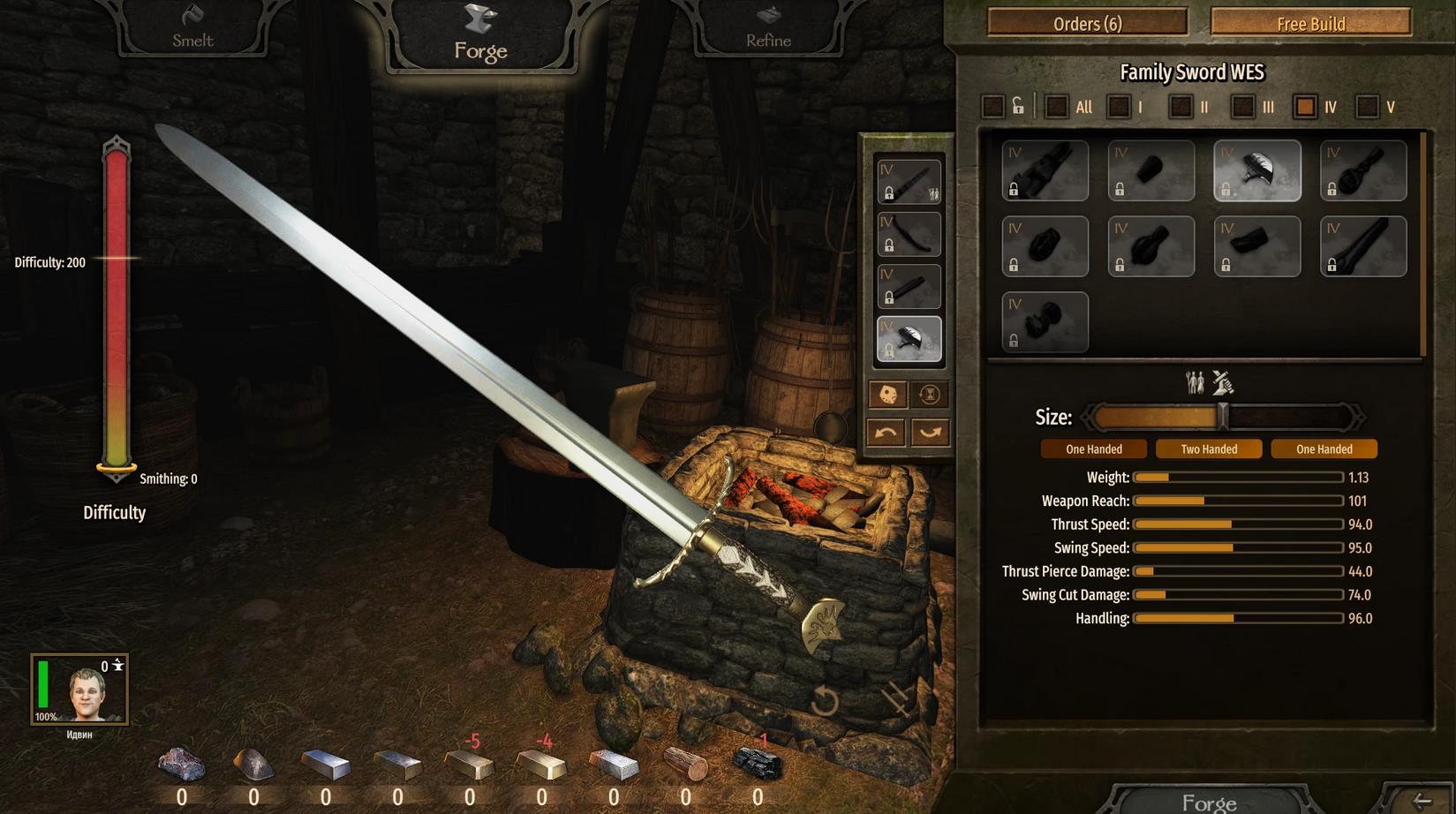This screenshot has width=1456, height=814.
Task: Randomize the weapon with the dice button
Action: coord(888,395)
